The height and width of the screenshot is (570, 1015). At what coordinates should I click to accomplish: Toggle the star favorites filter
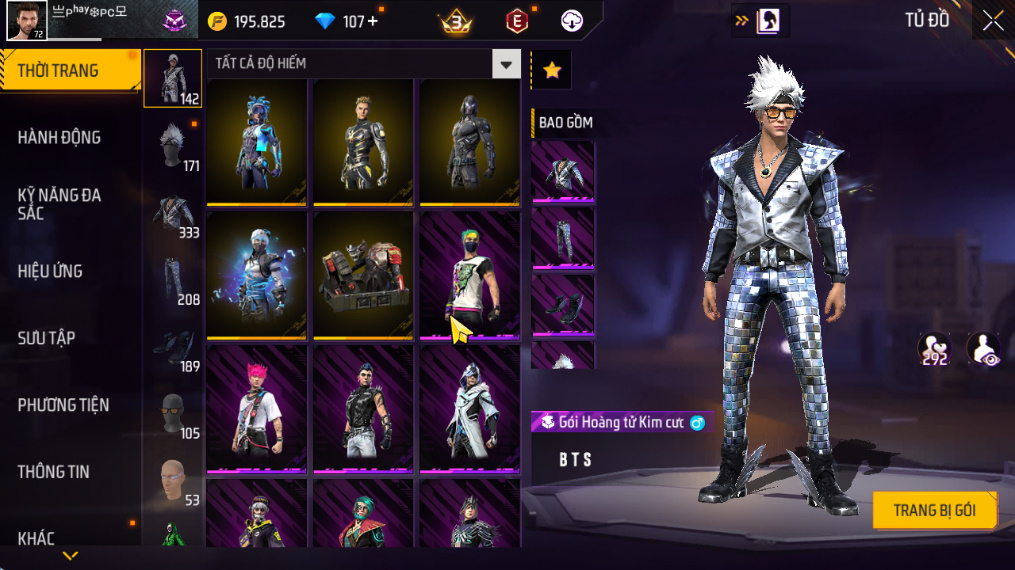[x=551, y=70]
